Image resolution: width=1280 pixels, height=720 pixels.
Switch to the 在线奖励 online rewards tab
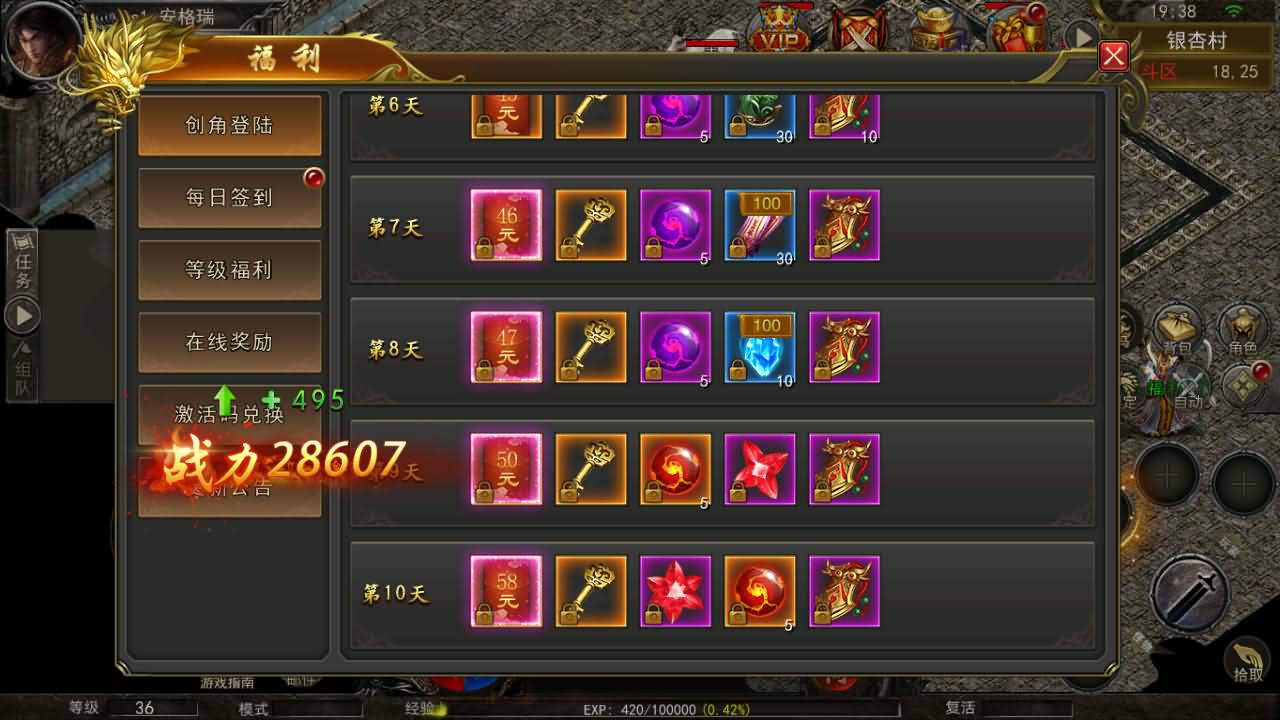[230, 341]
